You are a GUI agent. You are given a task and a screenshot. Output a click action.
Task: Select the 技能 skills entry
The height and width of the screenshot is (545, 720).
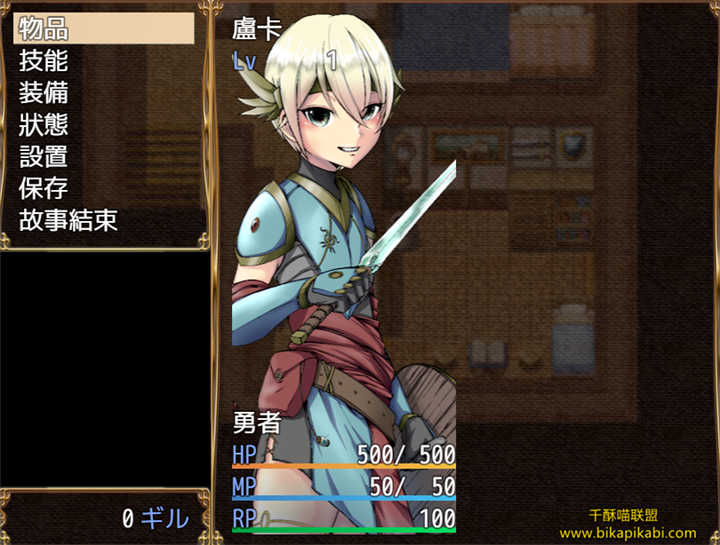coord(104,60)
